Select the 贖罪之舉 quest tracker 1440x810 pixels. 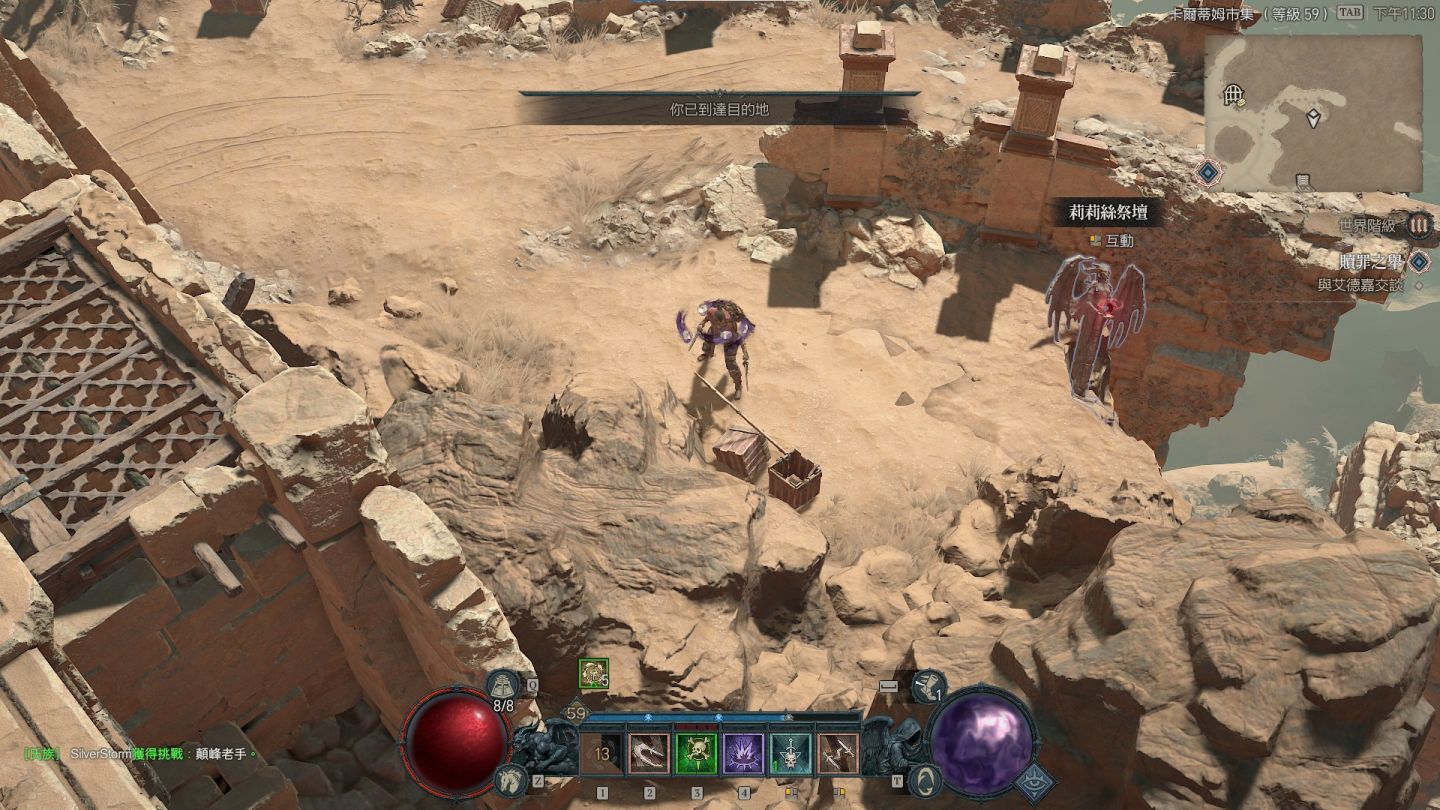tap(1371, 262)
